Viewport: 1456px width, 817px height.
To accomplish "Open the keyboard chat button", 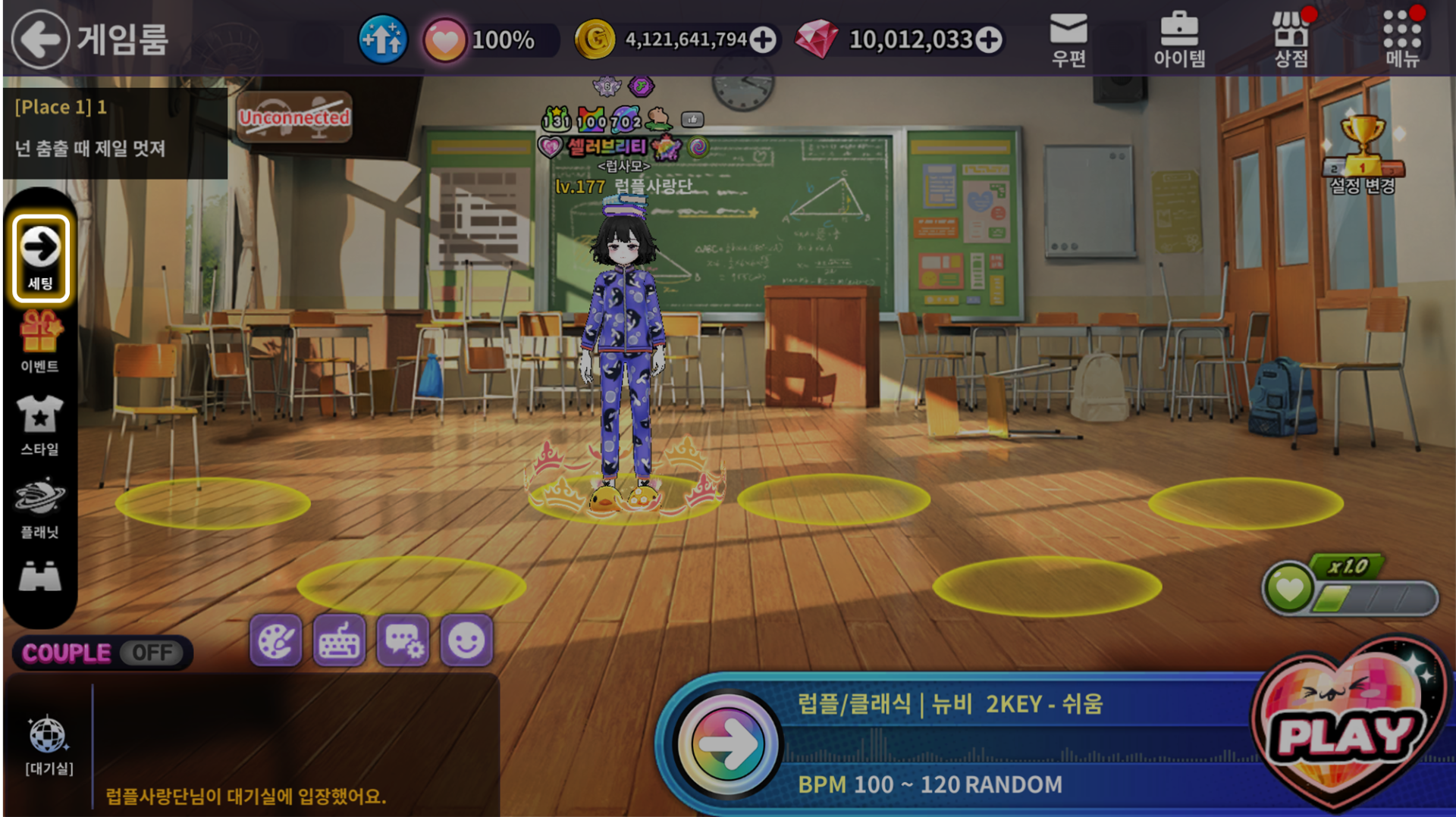I will point(339,641).
